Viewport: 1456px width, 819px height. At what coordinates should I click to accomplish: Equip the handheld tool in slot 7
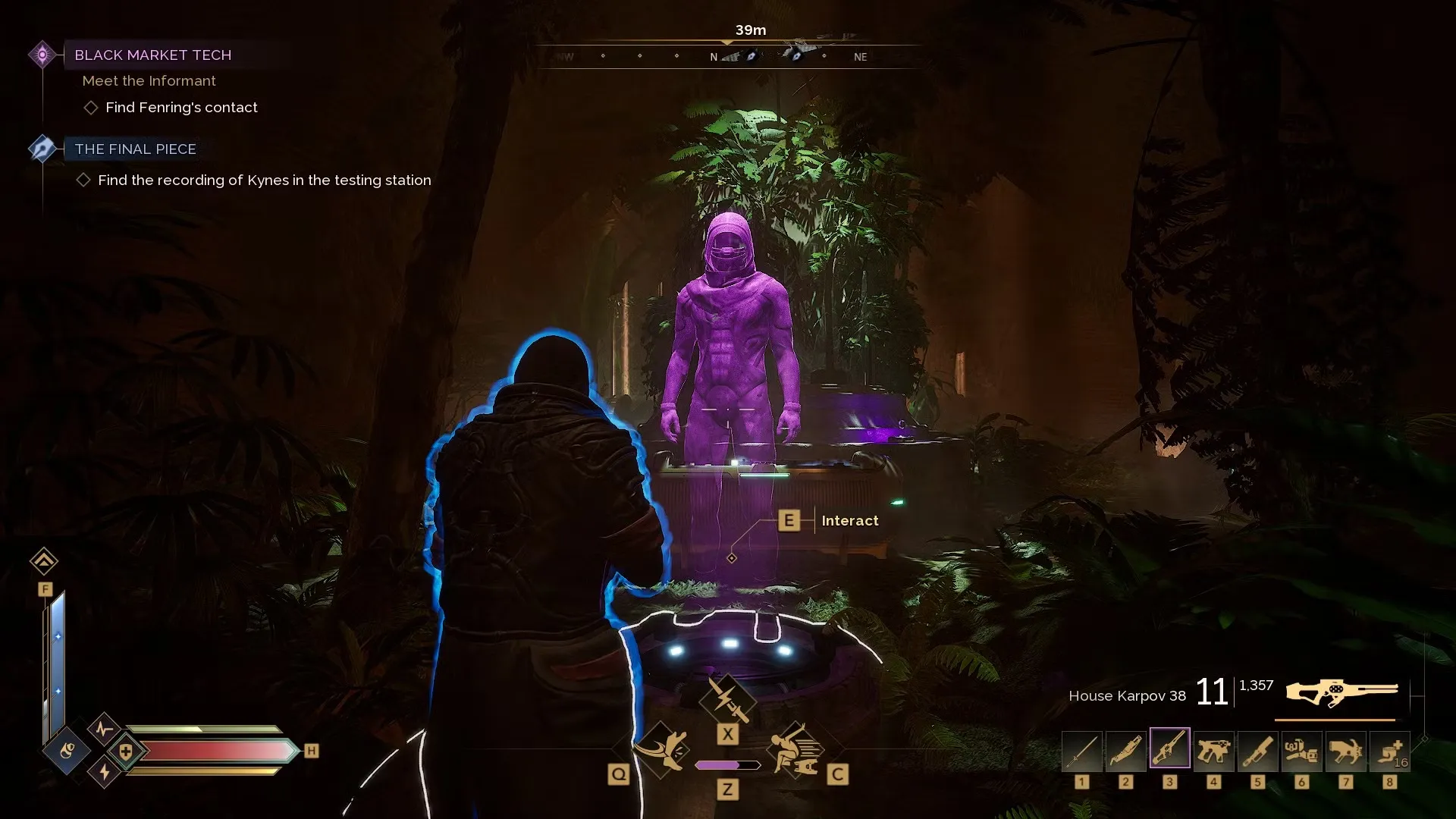pos(1346,752)
